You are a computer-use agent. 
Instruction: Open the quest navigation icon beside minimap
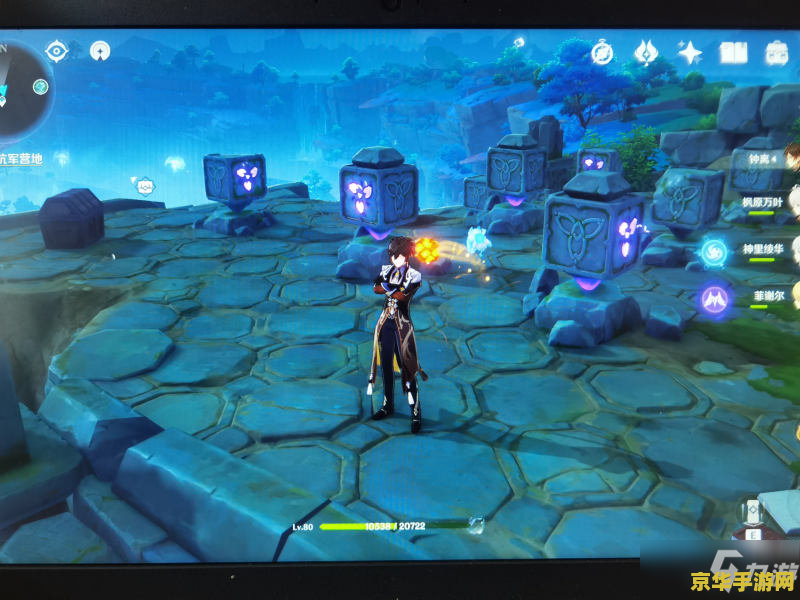pyautogui.click(x=100, y=50)
